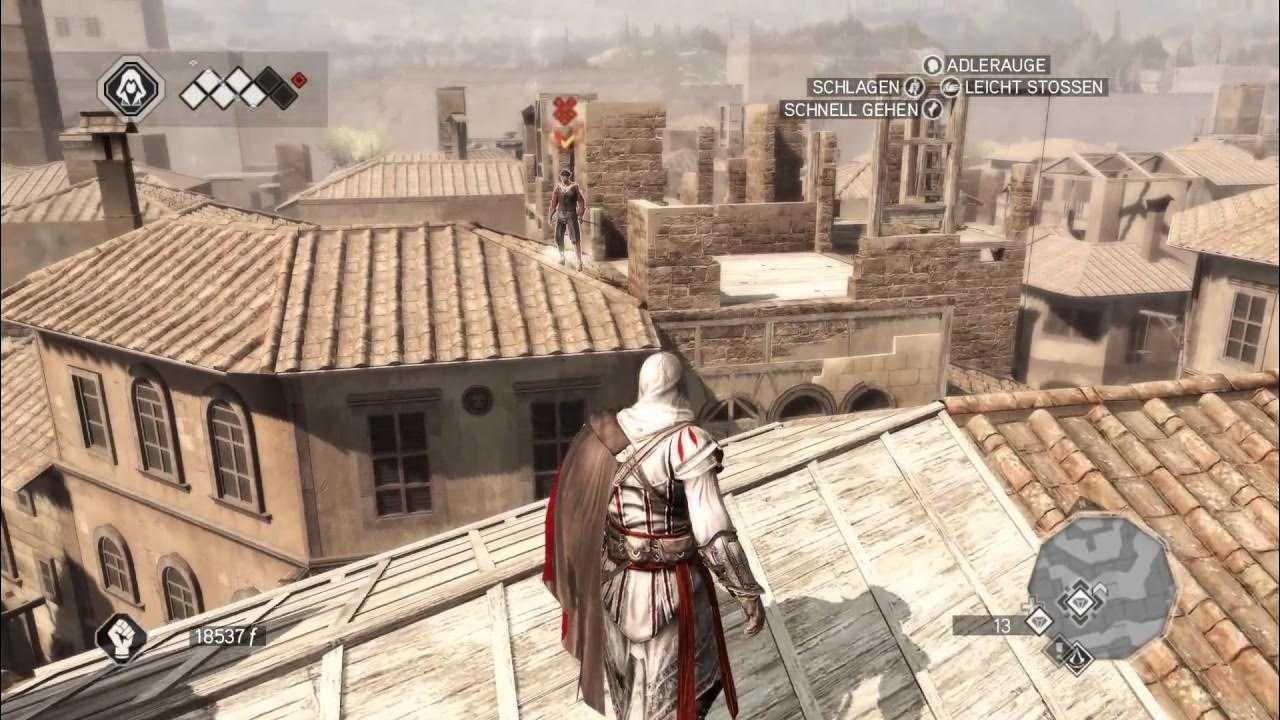Select the exclamation mark marker on minimap

(1058, 651)
